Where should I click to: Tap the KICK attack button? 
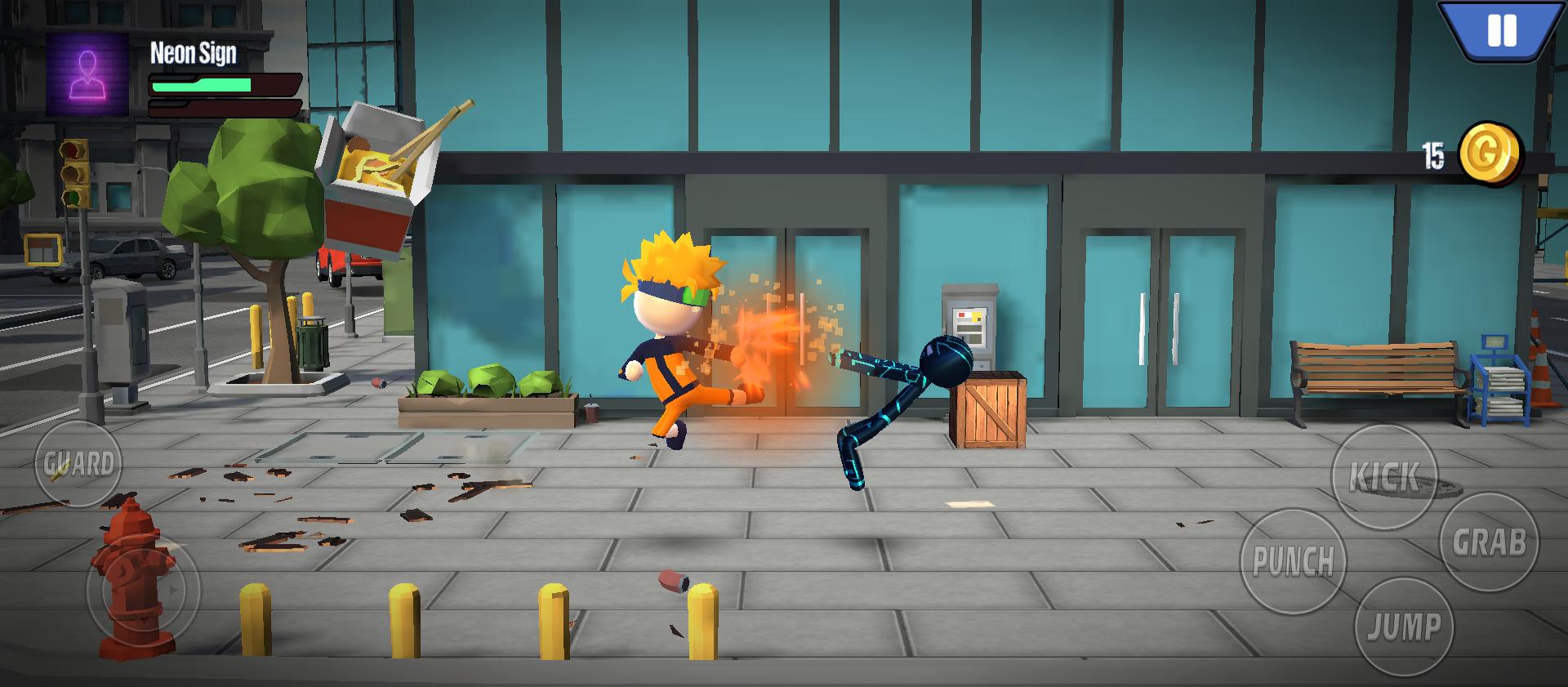tap(1383, 477)
